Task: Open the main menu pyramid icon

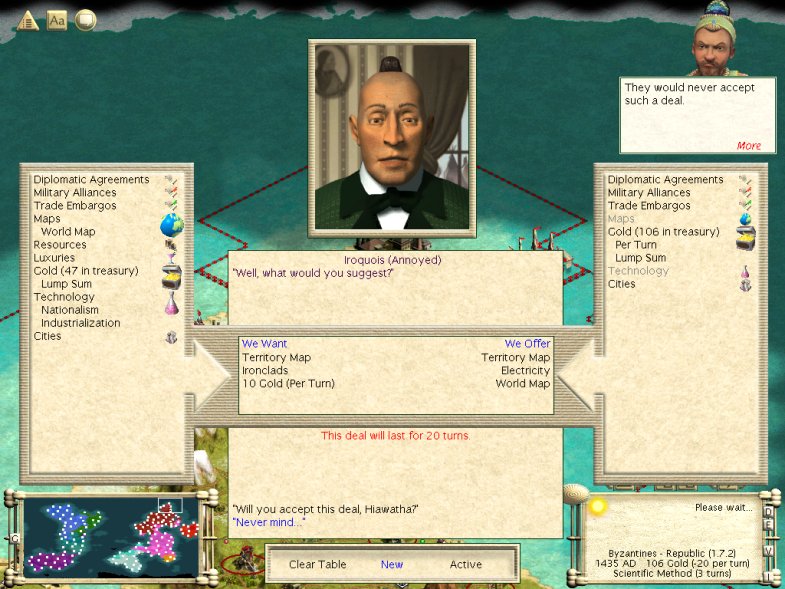Action: [27, 19]
